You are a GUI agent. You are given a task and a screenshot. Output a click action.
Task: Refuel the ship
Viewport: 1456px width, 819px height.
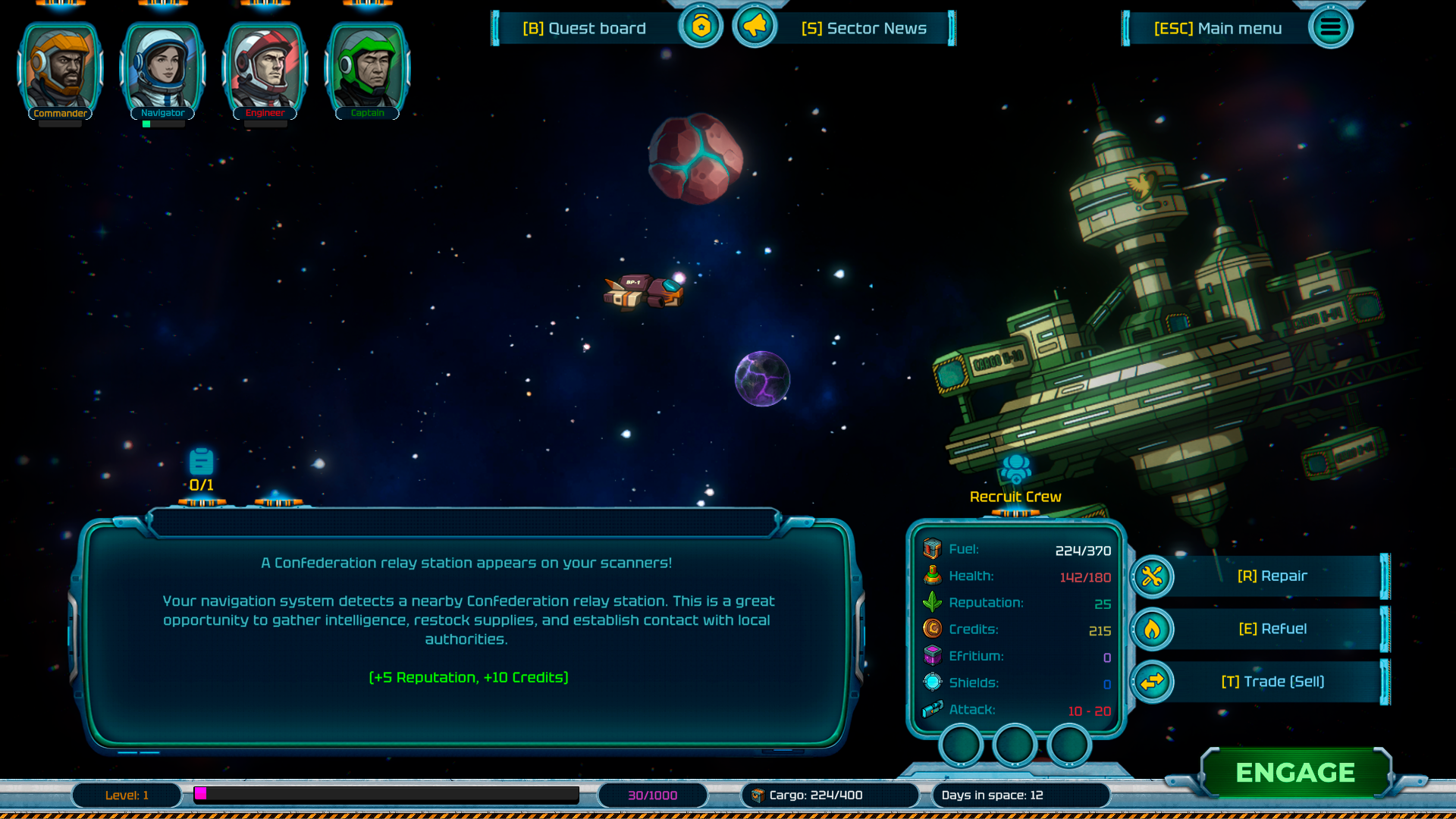tap(1272, 629)
